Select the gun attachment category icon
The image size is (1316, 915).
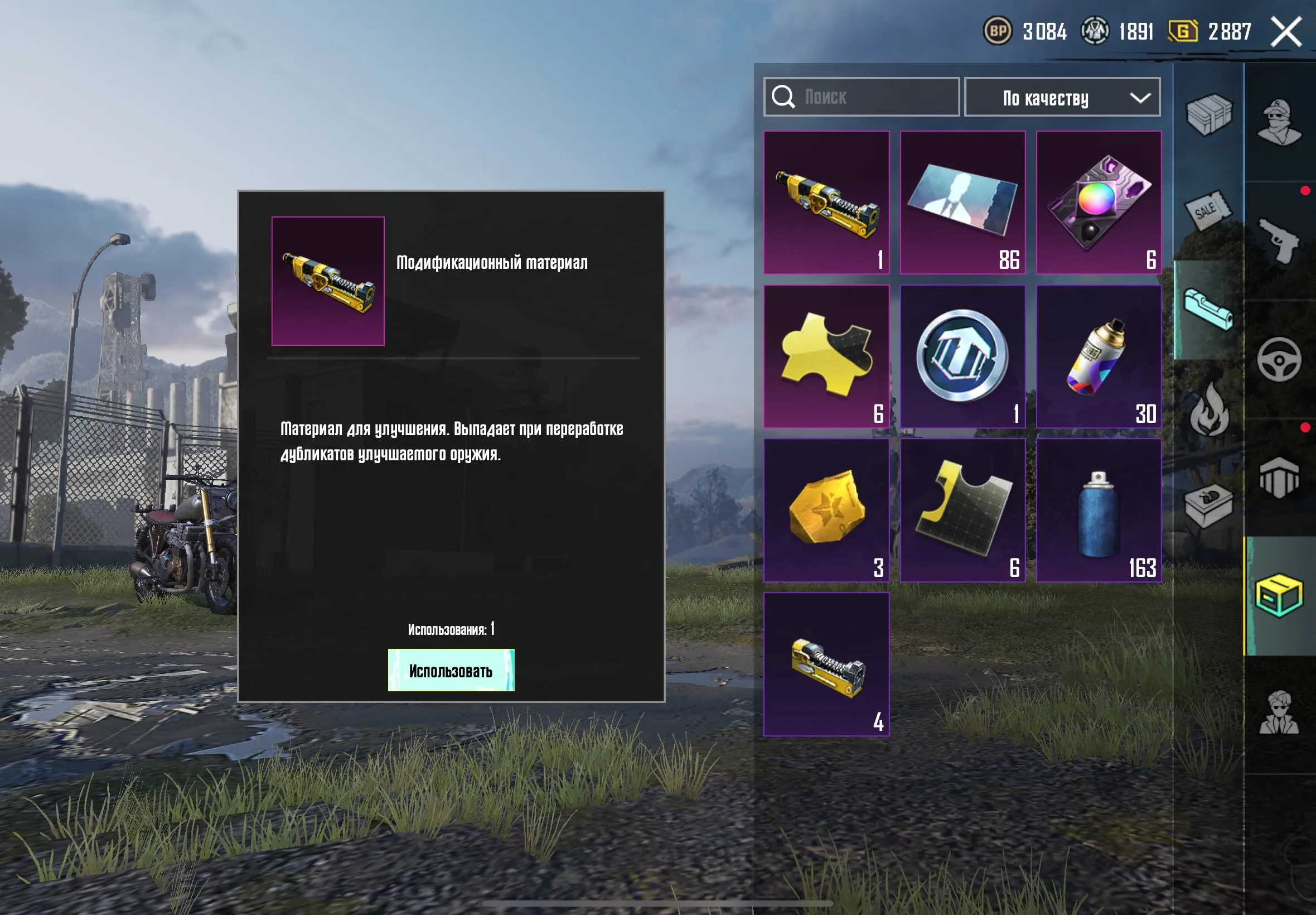click(1210, 308)
